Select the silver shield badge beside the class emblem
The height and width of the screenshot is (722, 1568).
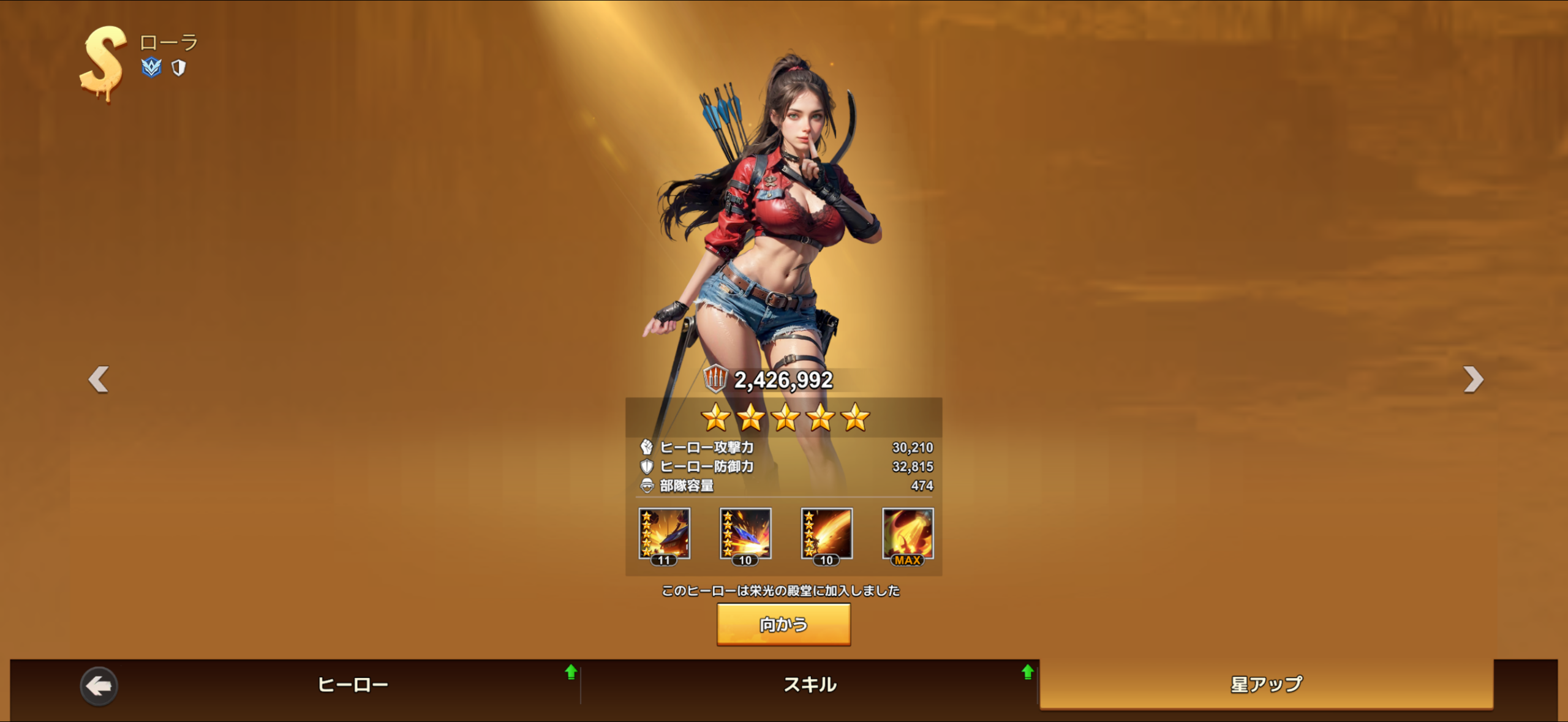point(178,68)
